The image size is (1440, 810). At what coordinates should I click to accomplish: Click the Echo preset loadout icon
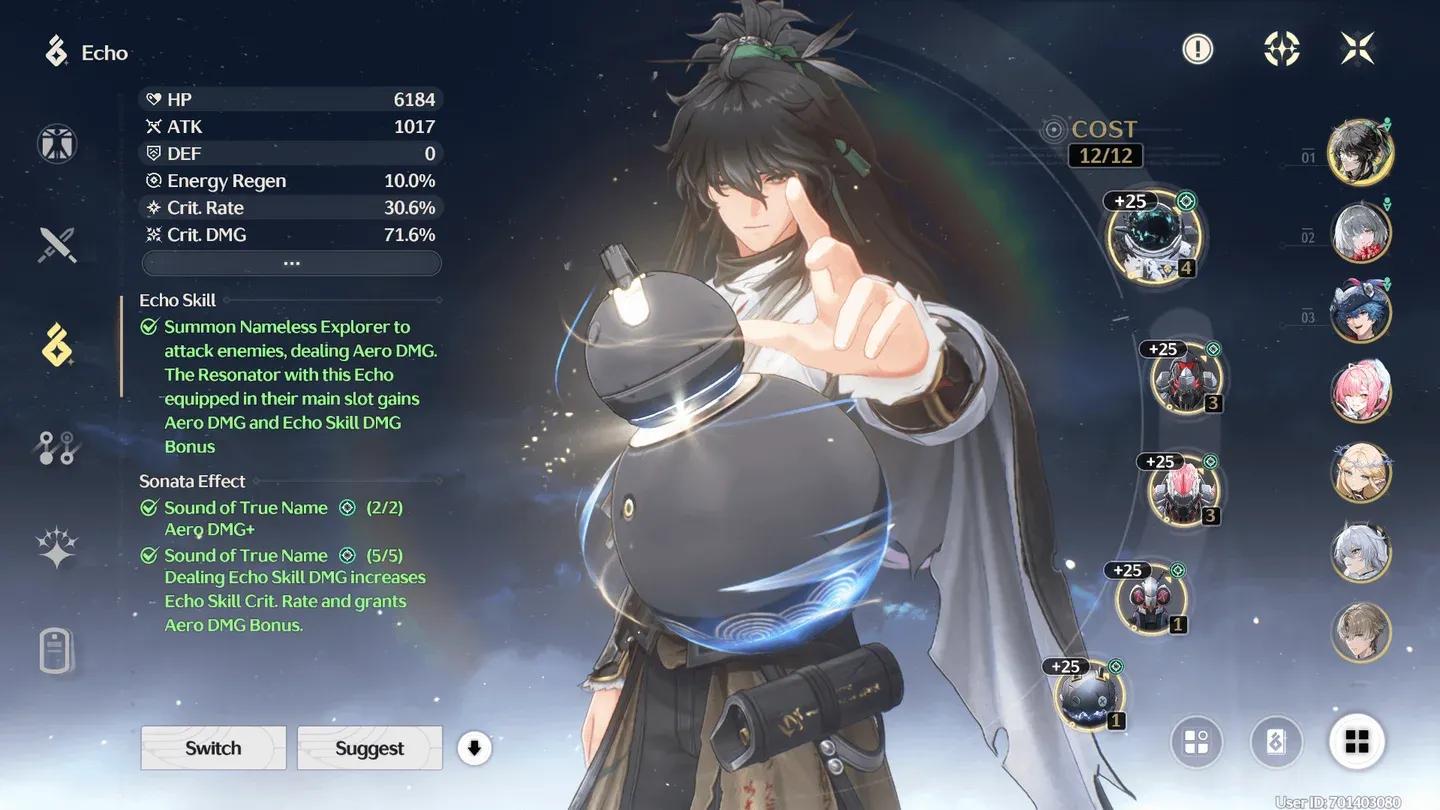[1197, 741]
